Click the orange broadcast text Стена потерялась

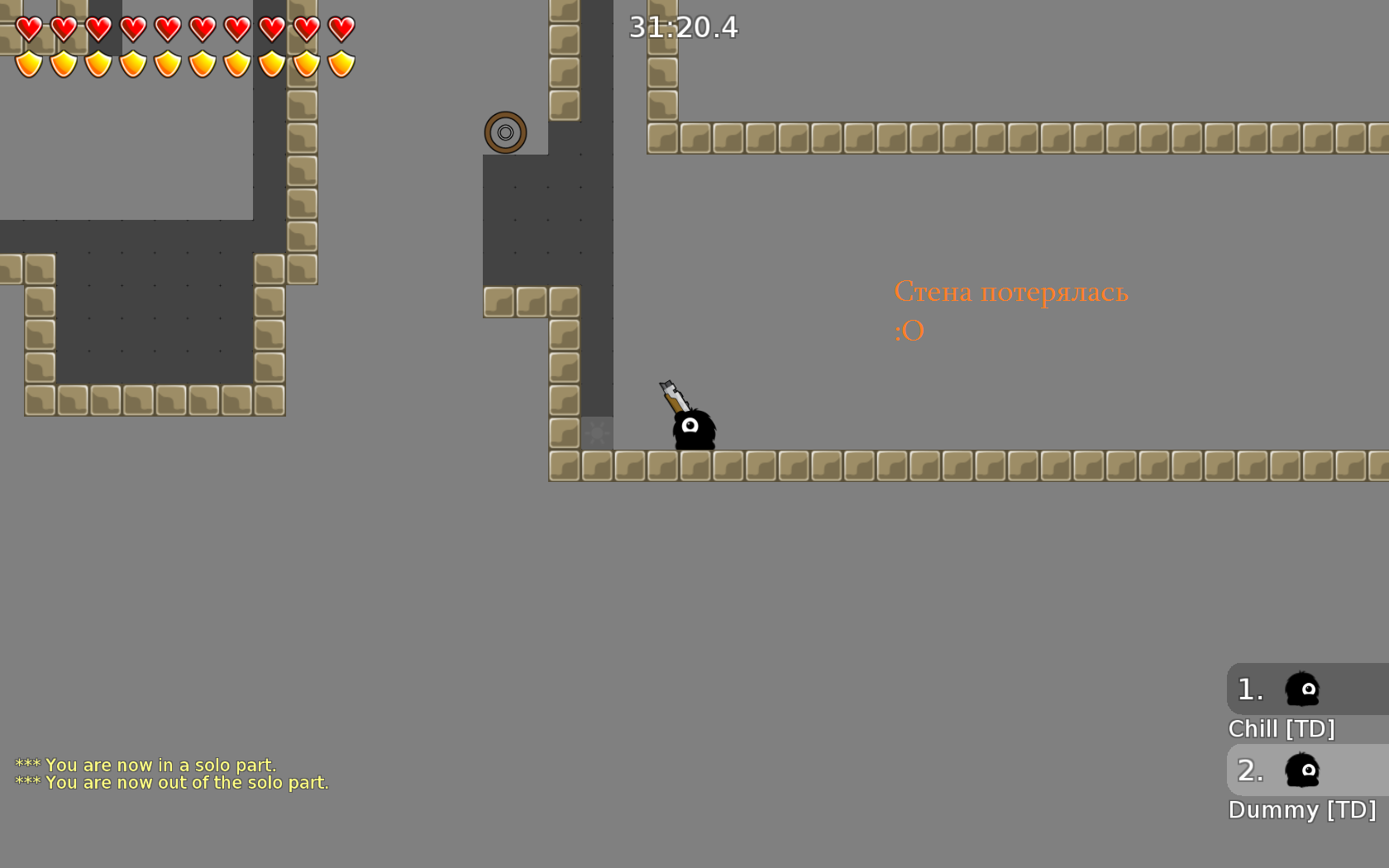(1010, 291)
